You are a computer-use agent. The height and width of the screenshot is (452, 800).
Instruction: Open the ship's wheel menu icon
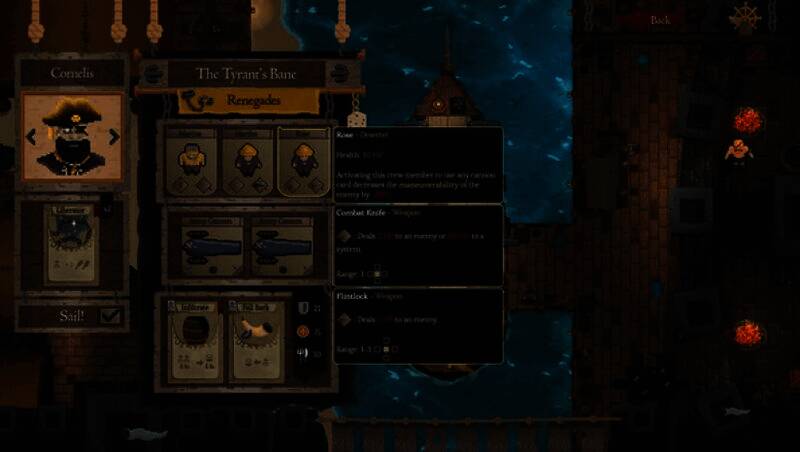[x=745, y=18]
